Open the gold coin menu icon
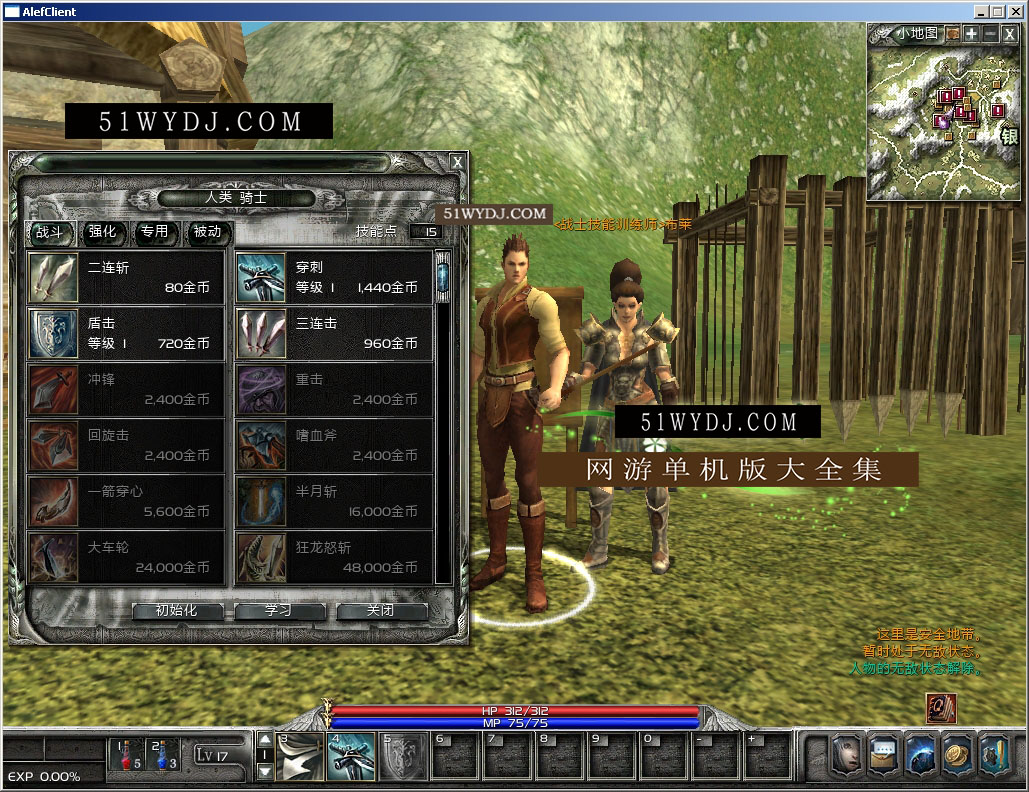Image resolution: width=1029 pixels, height=792 pixels. tap(957, 756)
